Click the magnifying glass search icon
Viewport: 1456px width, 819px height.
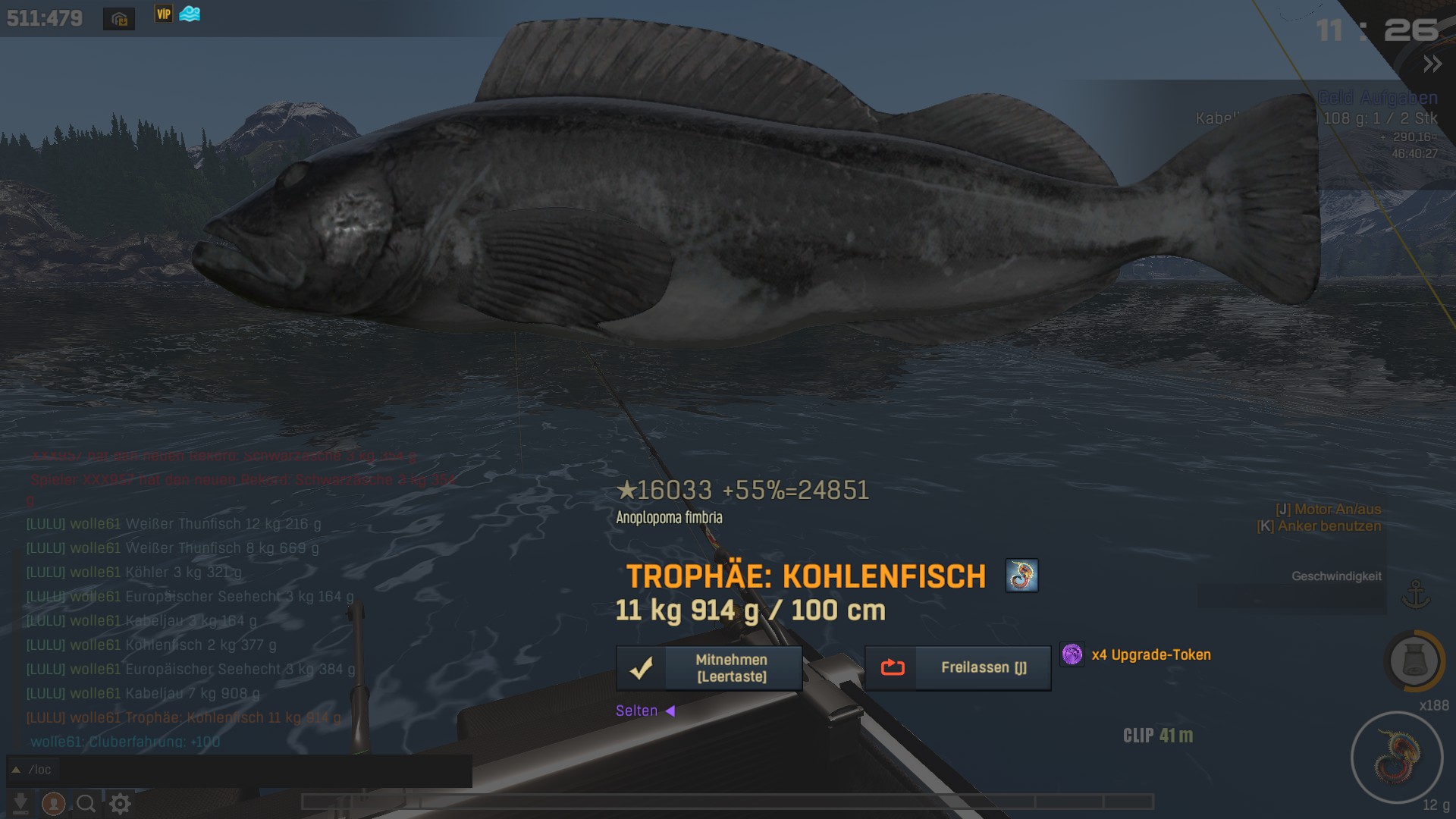[86, 803]
